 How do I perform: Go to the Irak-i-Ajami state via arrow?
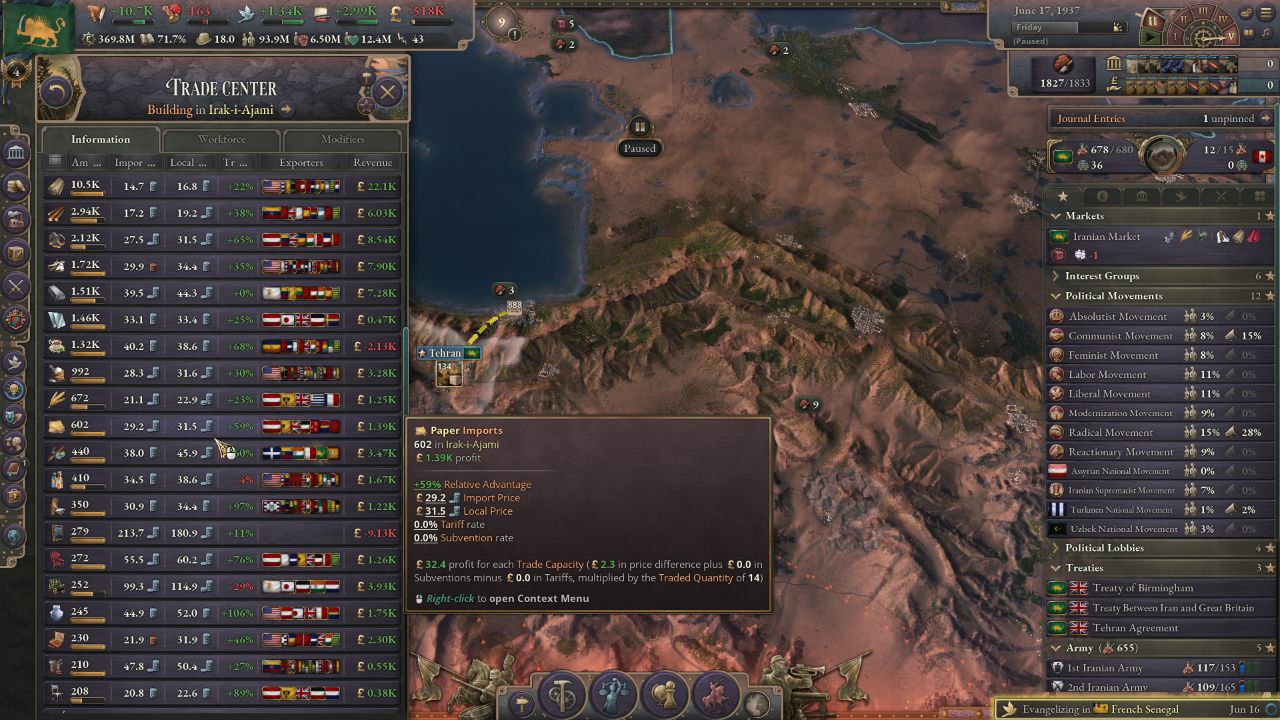(287, 110)
